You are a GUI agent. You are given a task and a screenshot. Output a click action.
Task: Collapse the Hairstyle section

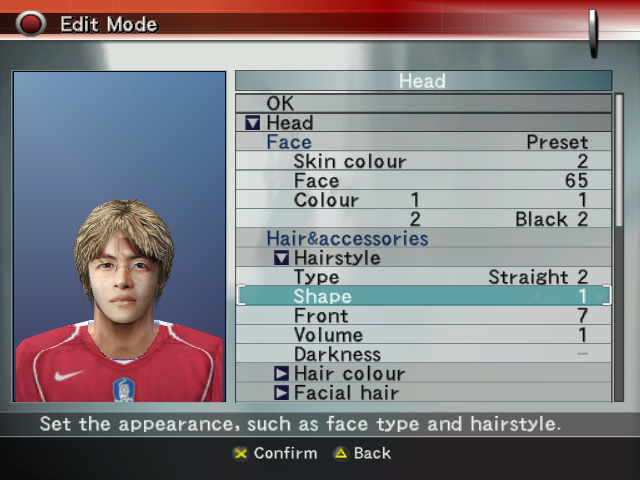(x=282, y=258)
